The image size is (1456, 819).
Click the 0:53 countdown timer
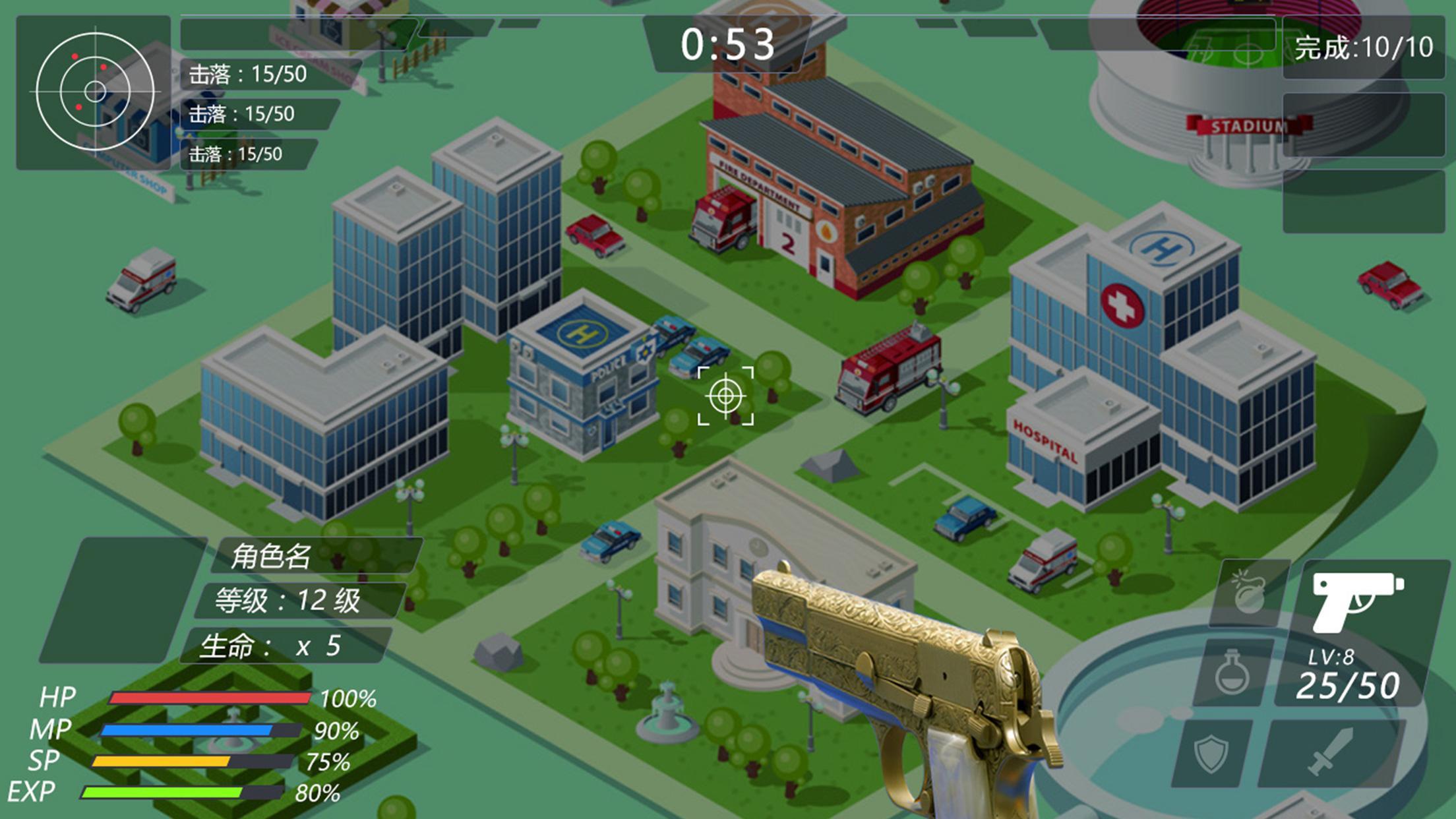click(x=728, y=45)
